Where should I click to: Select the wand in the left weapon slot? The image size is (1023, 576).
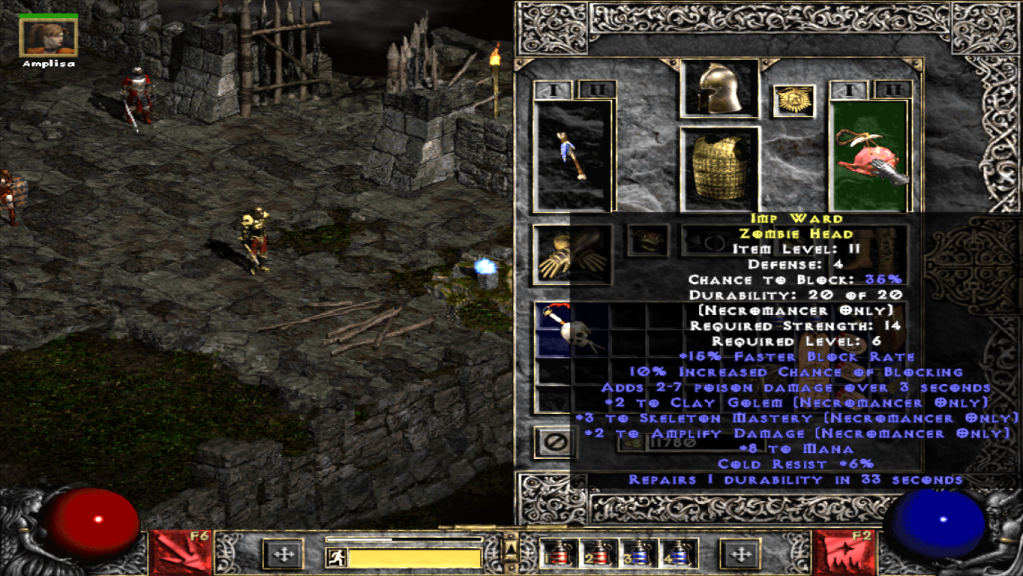click(x=572, y=155)
